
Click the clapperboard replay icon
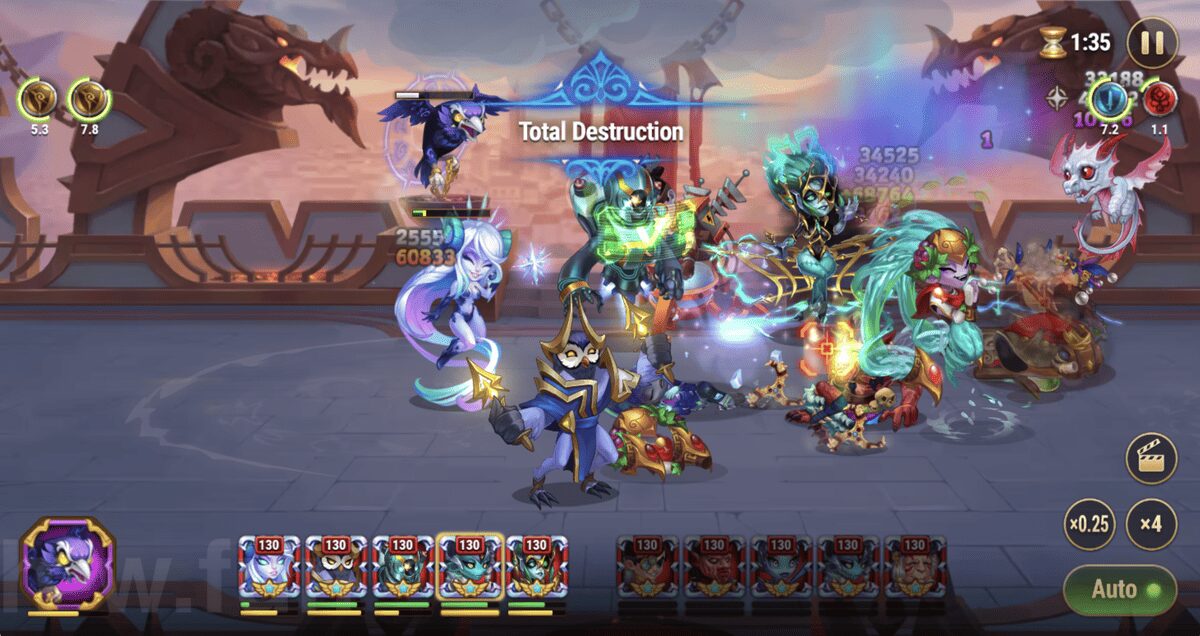coord(1150,459)
